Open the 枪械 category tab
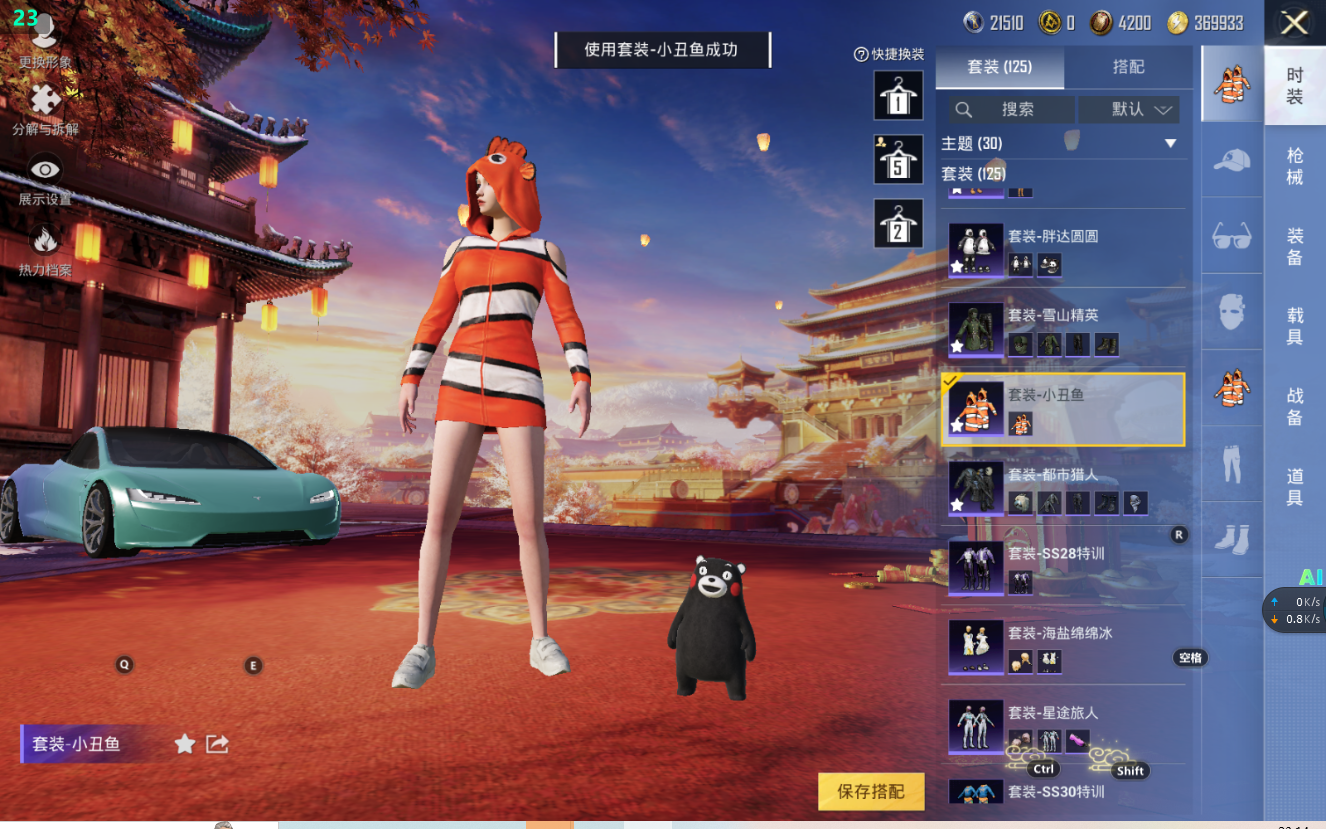This screenshot has width=1326, height=829. click(1294, 166)
